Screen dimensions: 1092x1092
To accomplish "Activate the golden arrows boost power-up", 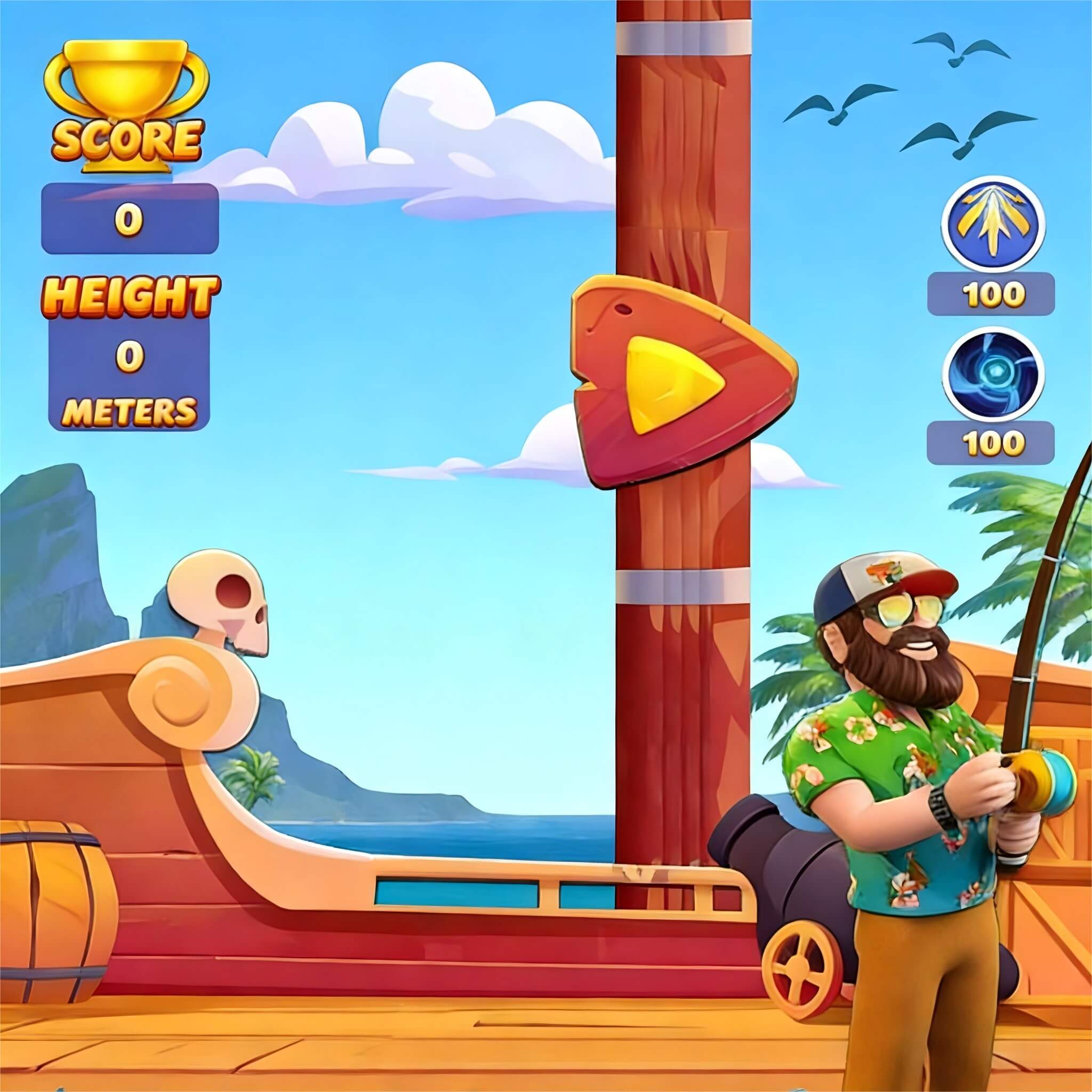I will (x=992, y=227).
